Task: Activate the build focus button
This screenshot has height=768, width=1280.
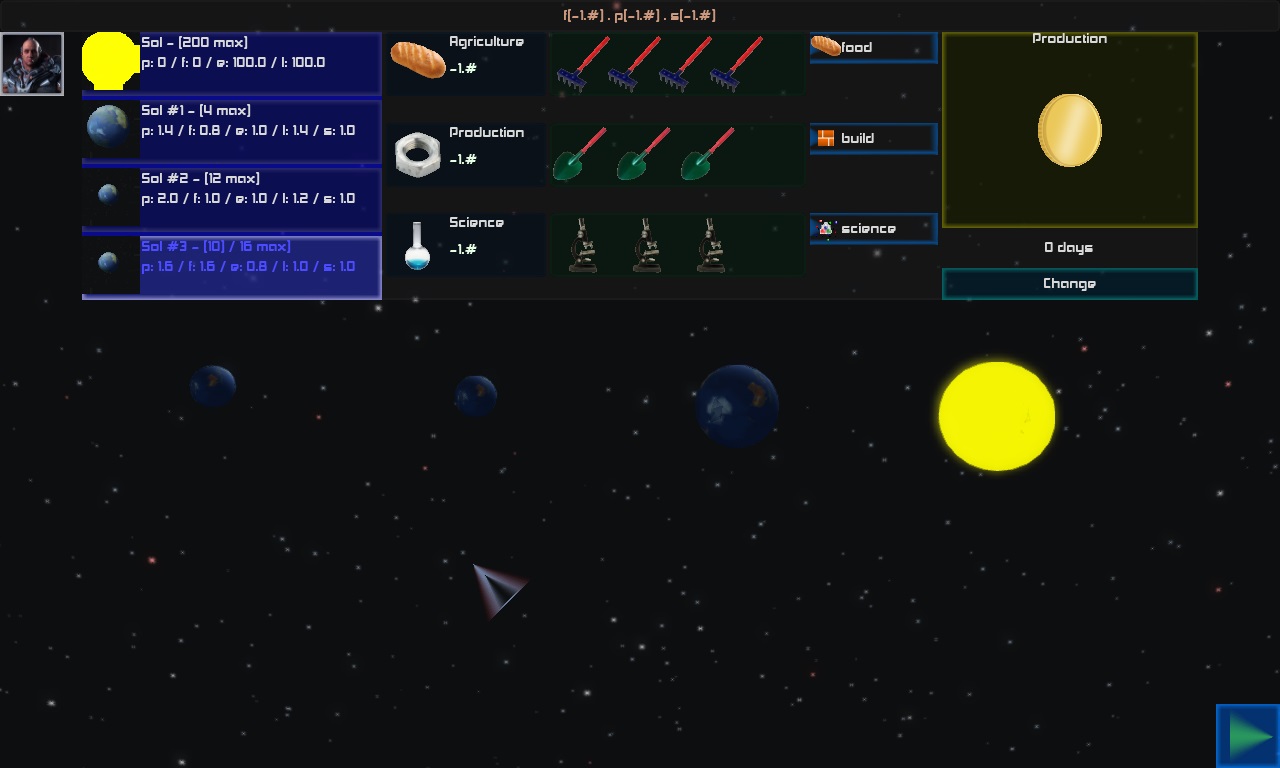Action: point(873,139)
